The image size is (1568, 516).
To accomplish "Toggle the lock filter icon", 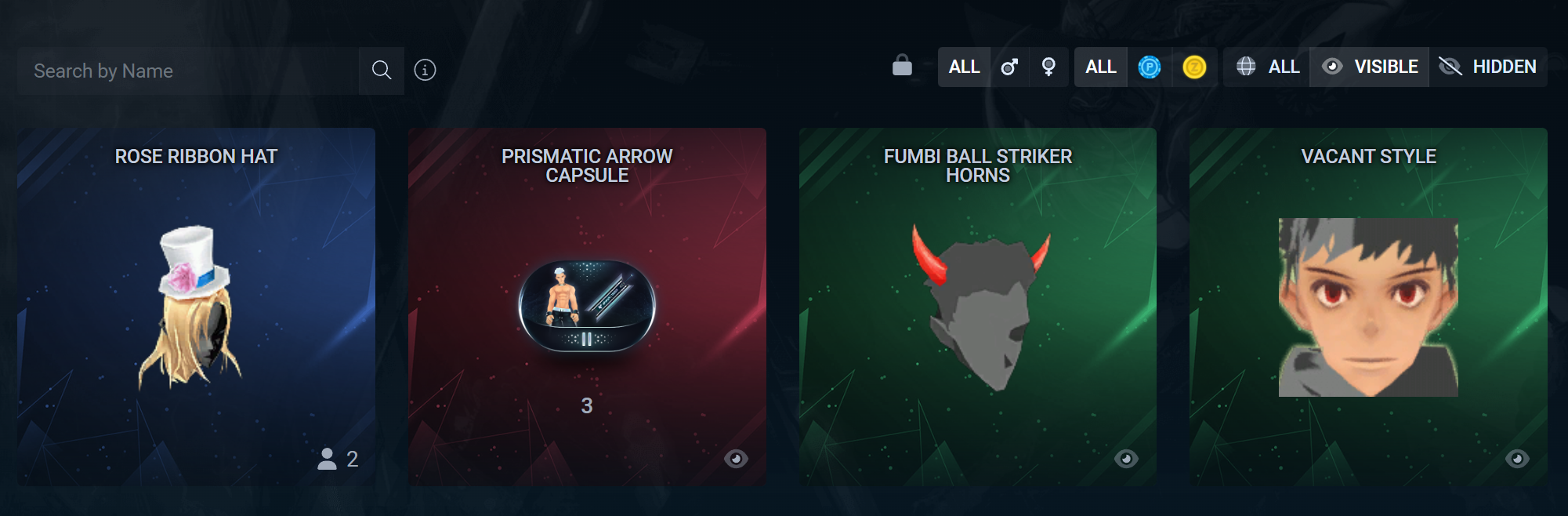I will tap(902, 67).
